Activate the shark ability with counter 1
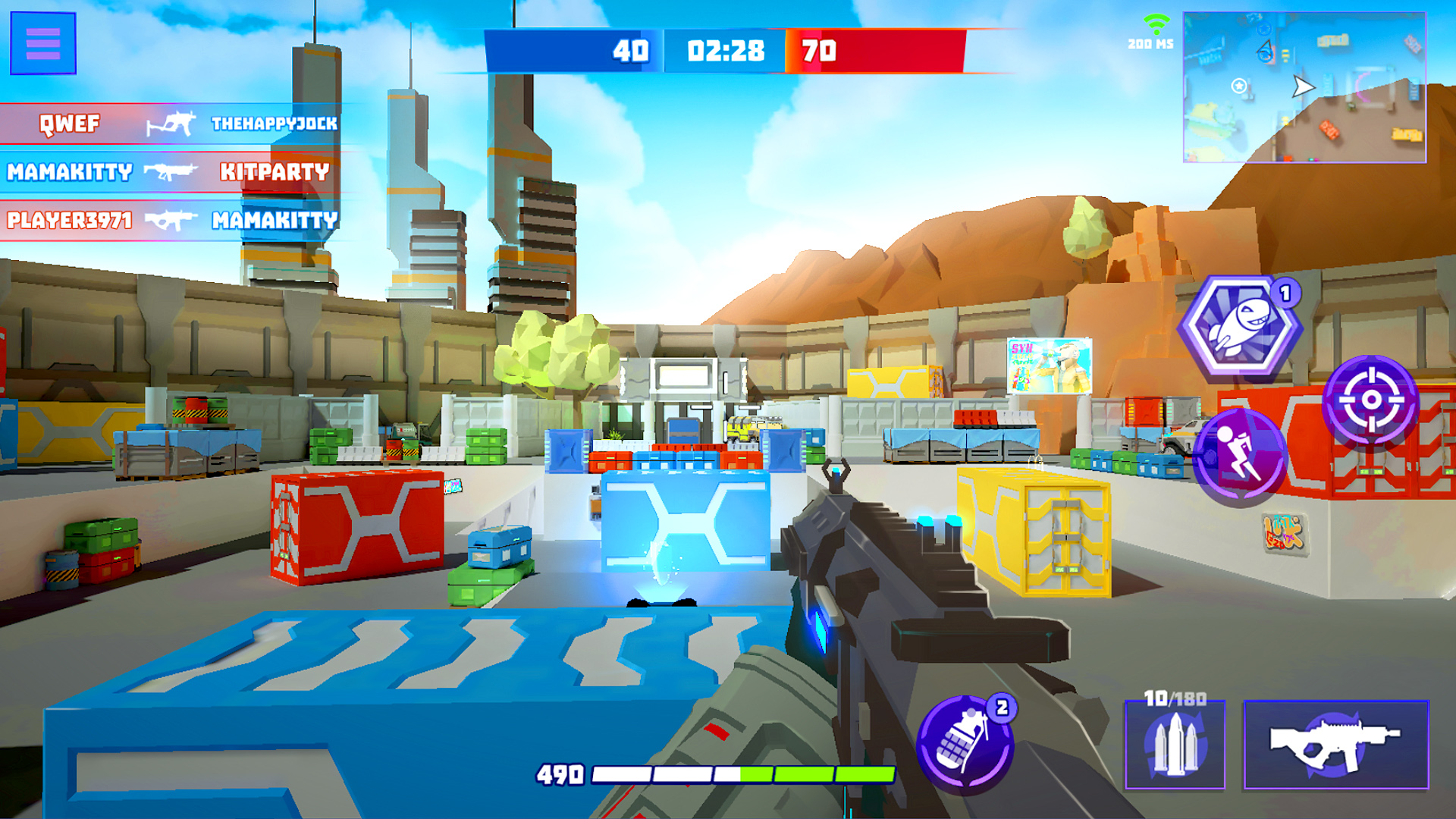The width and height of the screenshot is (1456, 819). point(1239,328)
